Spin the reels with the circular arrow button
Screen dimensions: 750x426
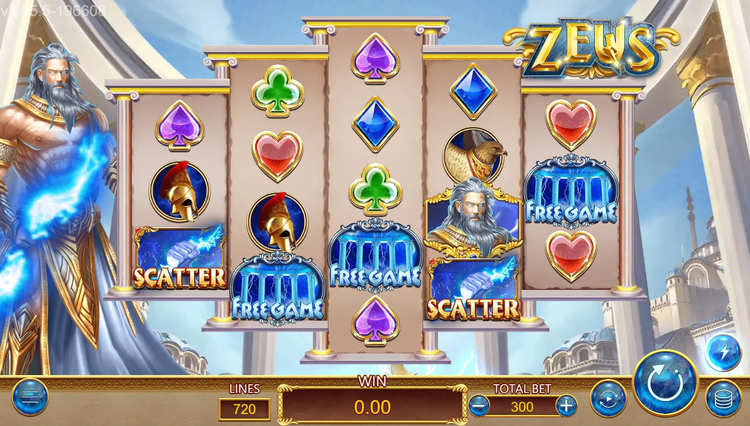(665, 383)
